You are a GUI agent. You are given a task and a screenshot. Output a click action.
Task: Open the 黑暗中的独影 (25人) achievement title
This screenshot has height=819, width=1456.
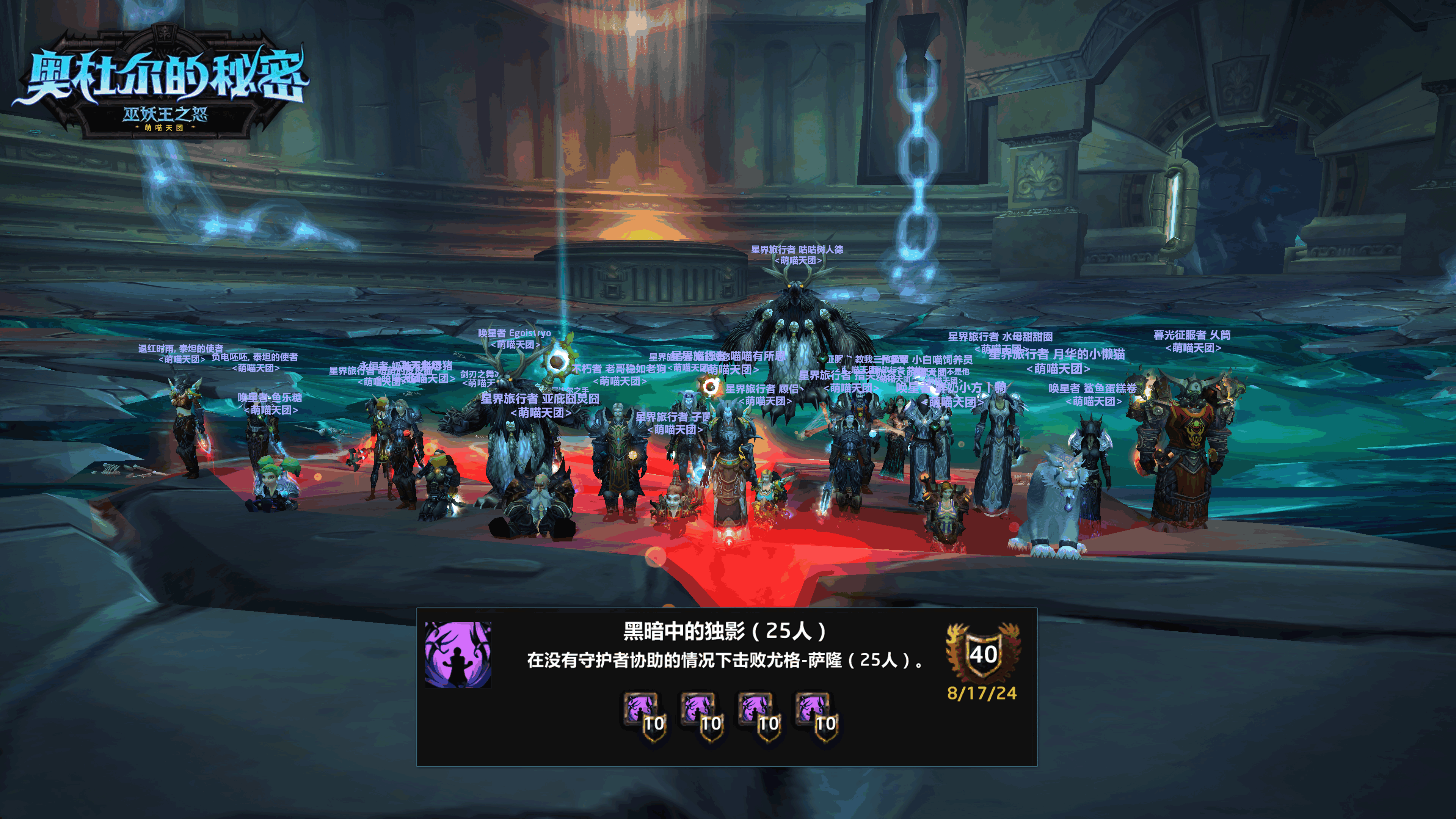725,631
